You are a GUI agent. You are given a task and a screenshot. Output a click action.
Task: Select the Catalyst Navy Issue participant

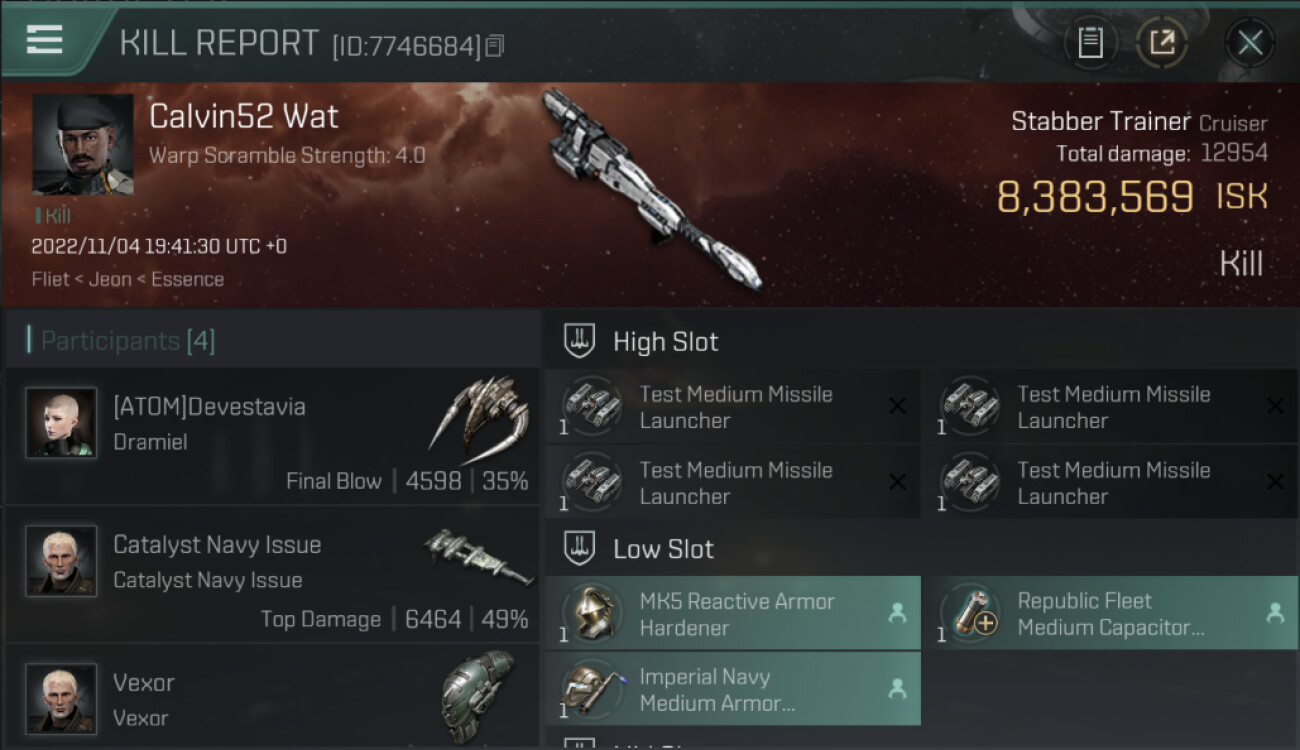tap(272, 575)
